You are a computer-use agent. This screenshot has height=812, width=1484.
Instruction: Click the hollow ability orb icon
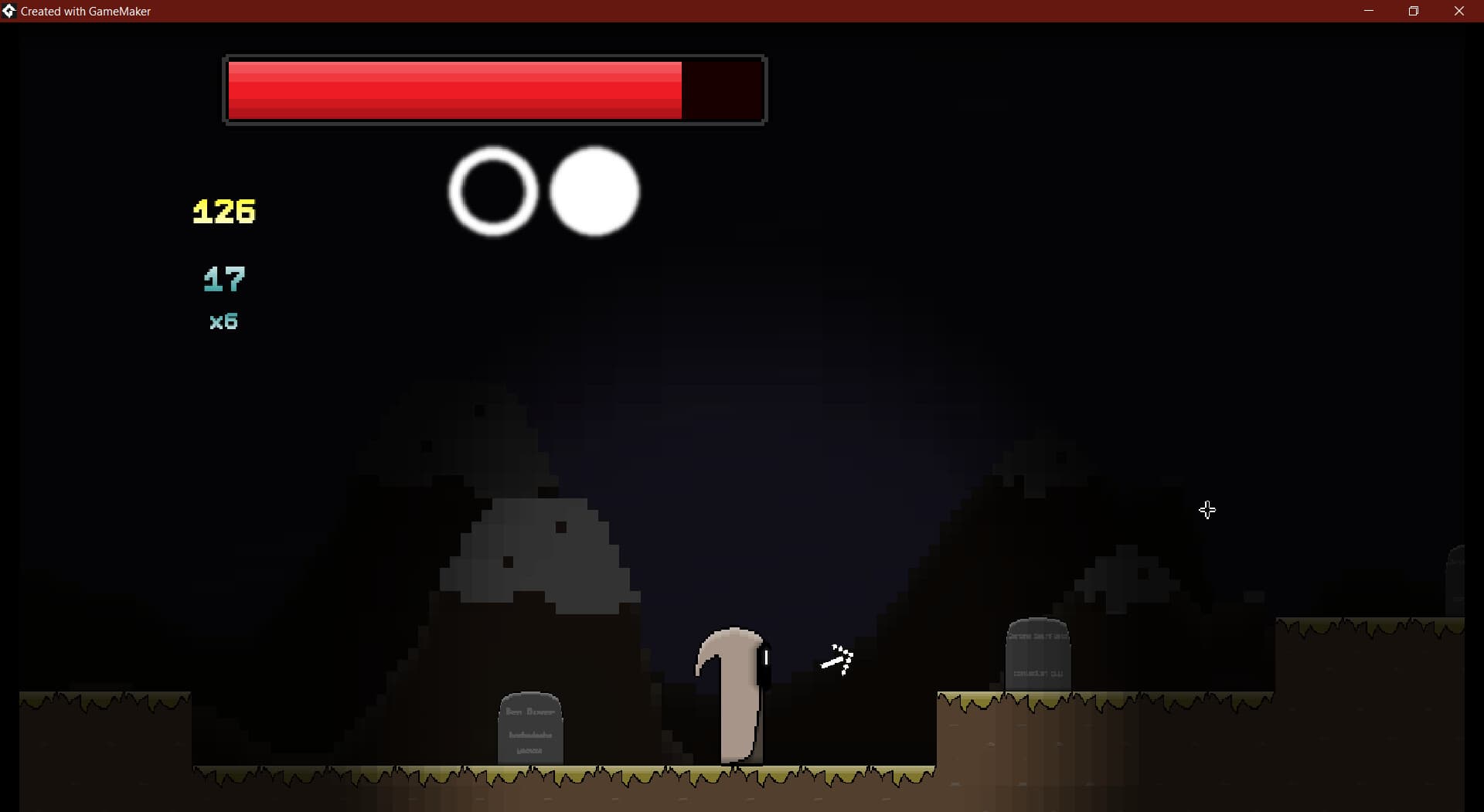[x=492, y=192]
